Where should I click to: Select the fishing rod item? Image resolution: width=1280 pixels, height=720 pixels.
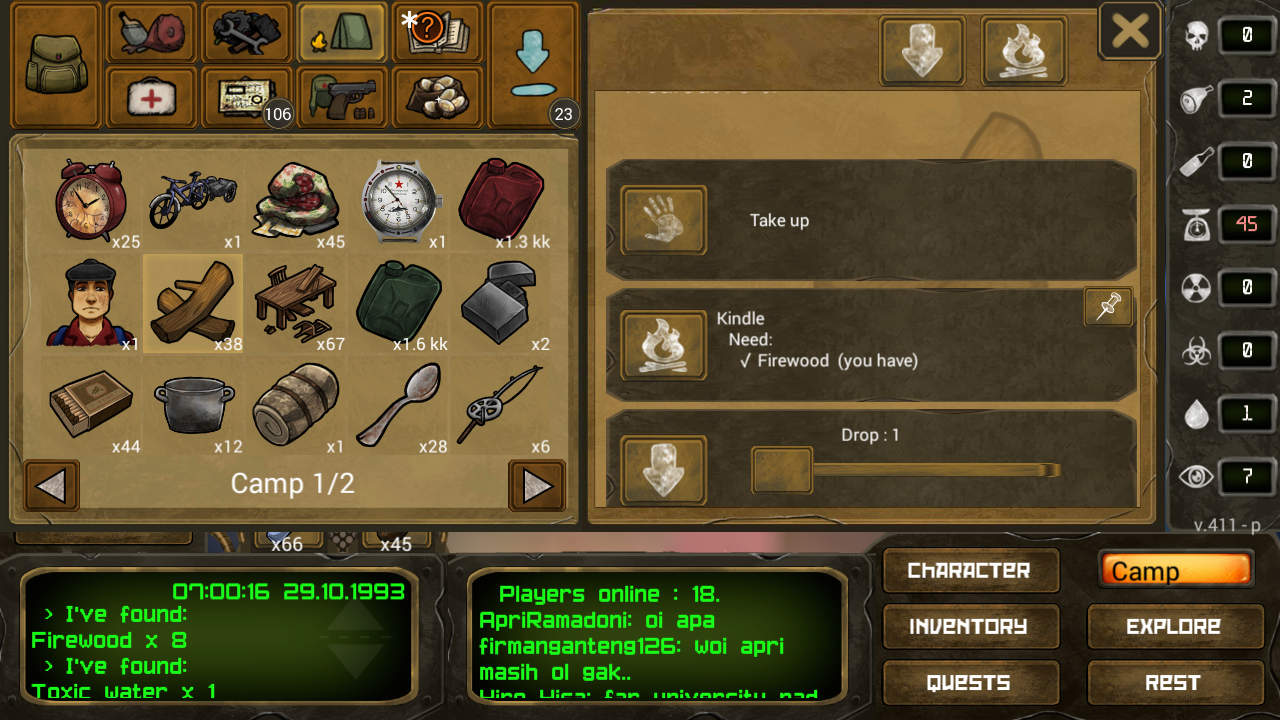coord(500,405)
